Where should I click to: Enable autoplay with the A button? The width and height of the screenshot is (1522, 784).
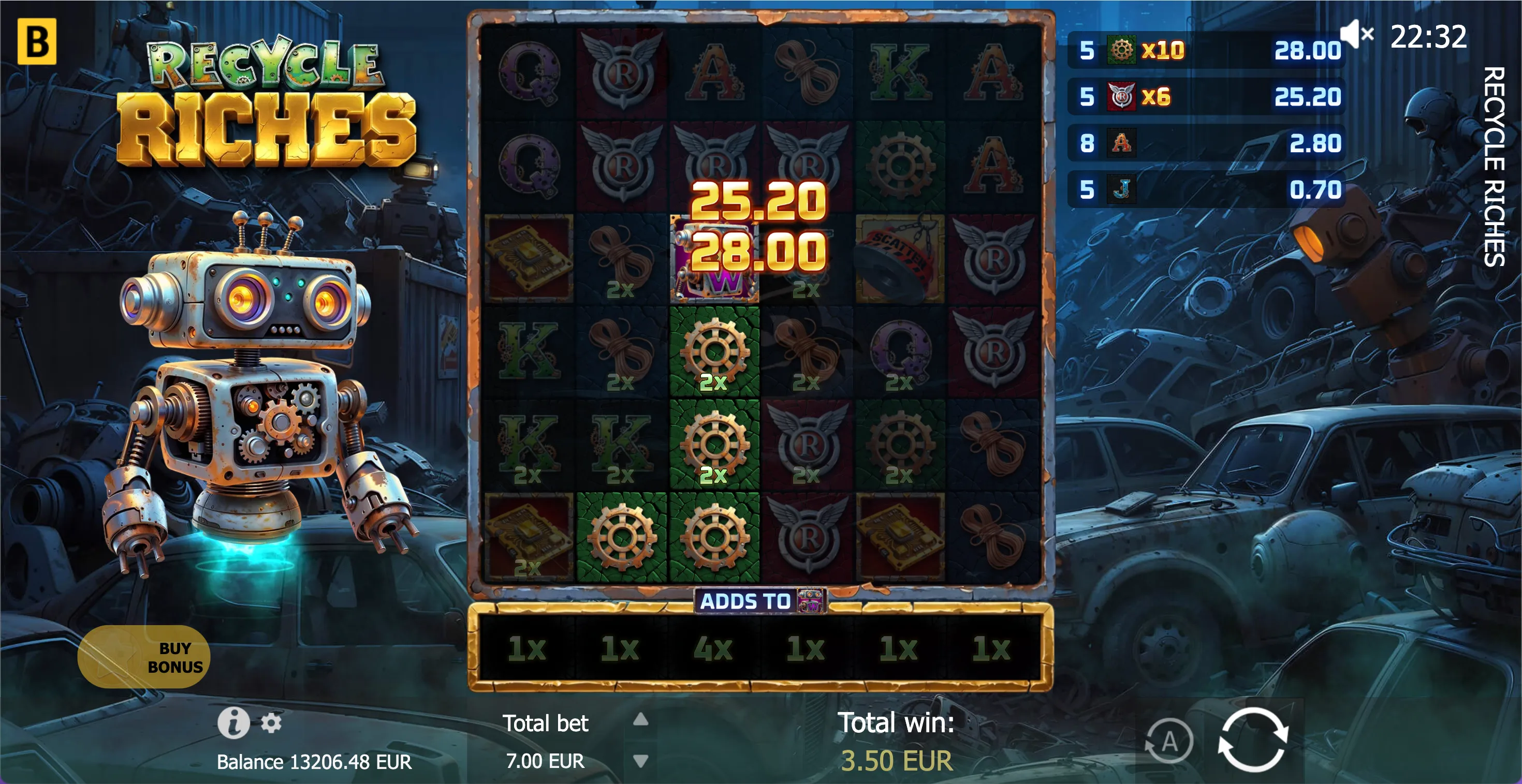click(x=1169, y=741)
